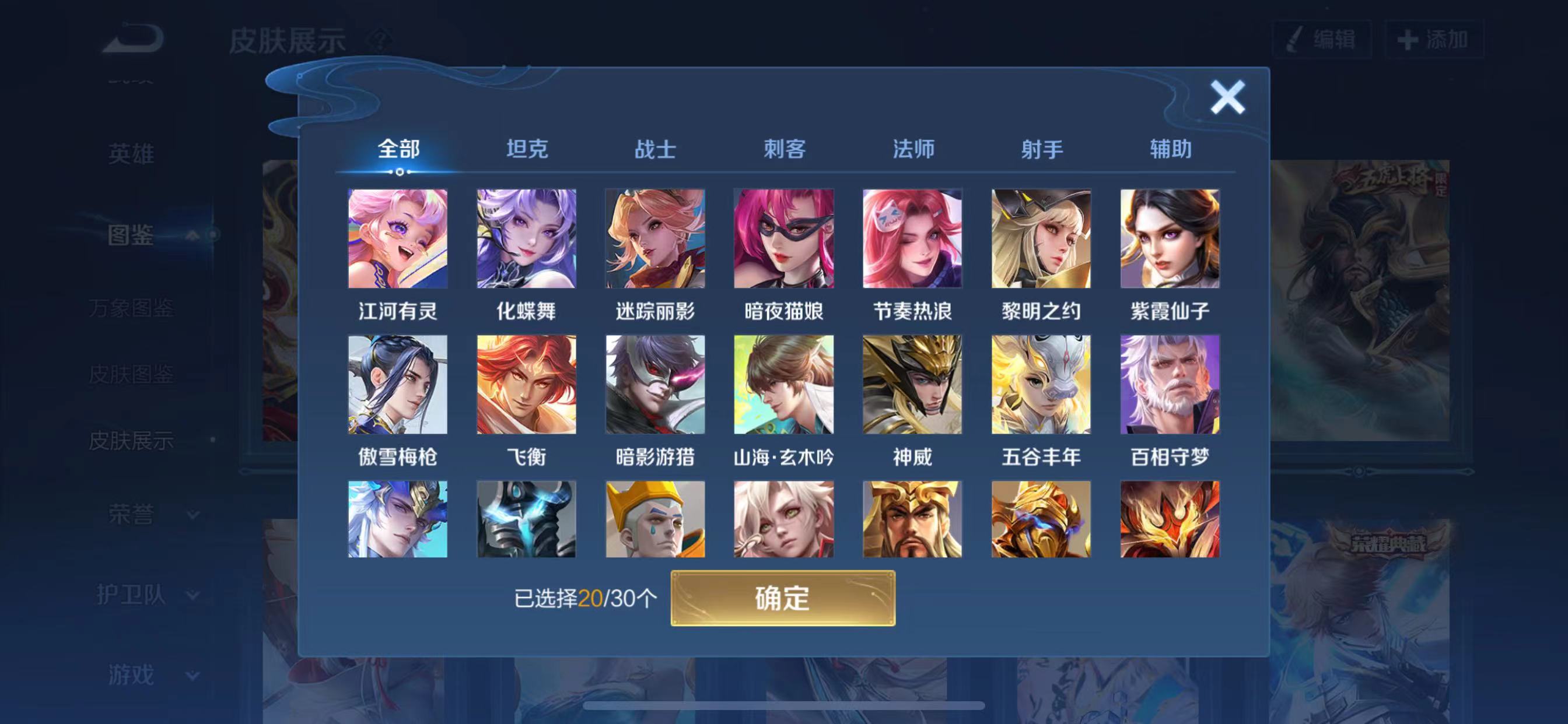Toggle selection of the 傲雪梅枪 skin

pos(397,386)
